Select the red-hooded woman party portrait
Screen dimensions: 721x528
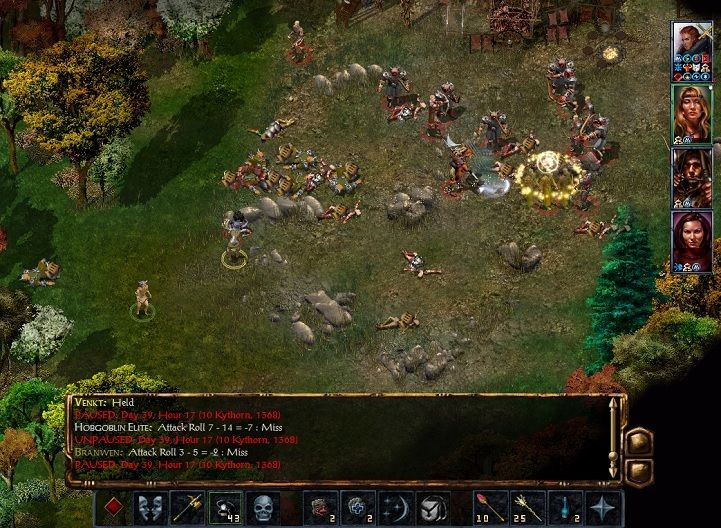[691, 241]
